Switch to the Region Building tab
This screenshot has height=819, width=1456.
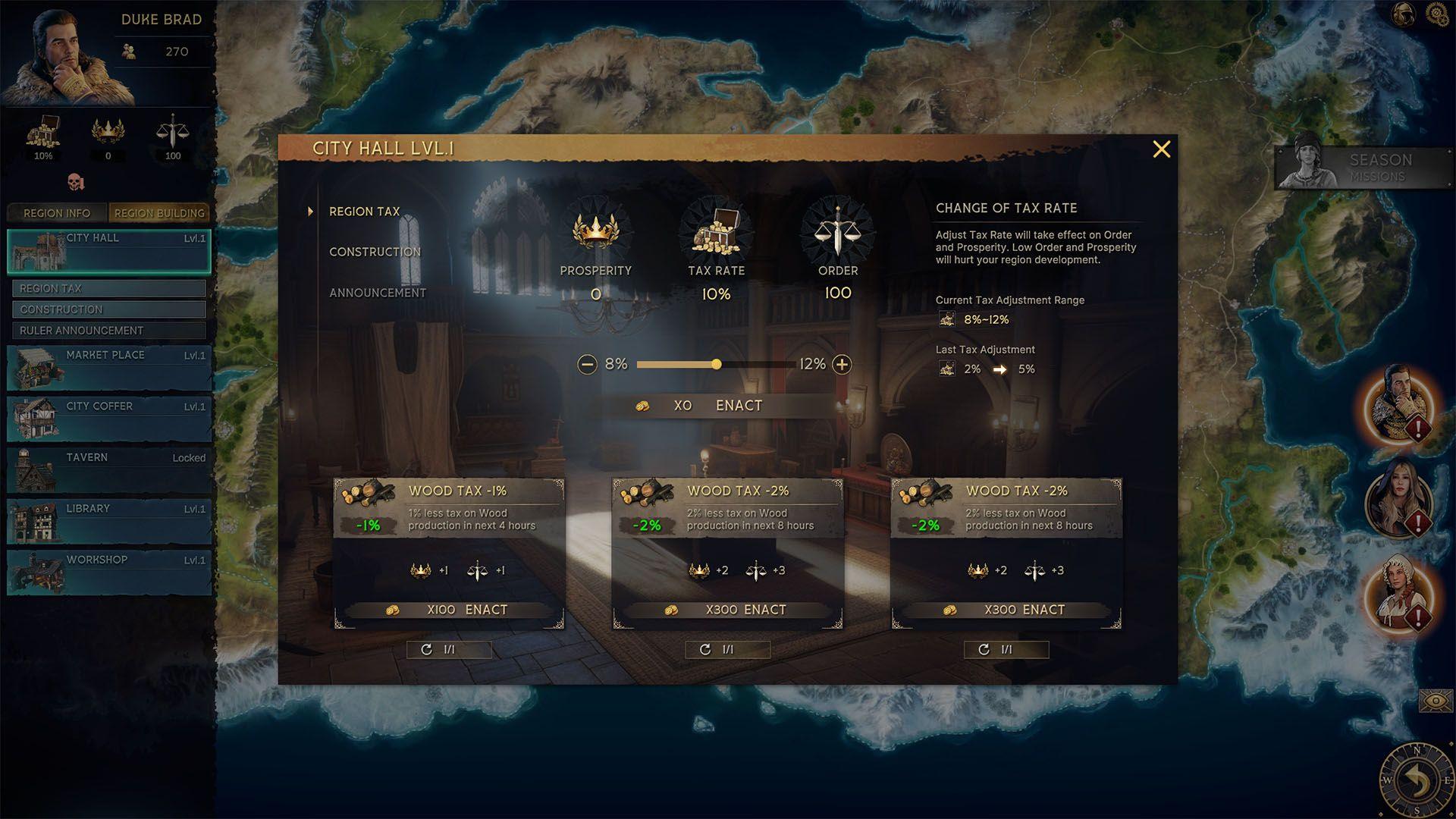click(159, 213)
